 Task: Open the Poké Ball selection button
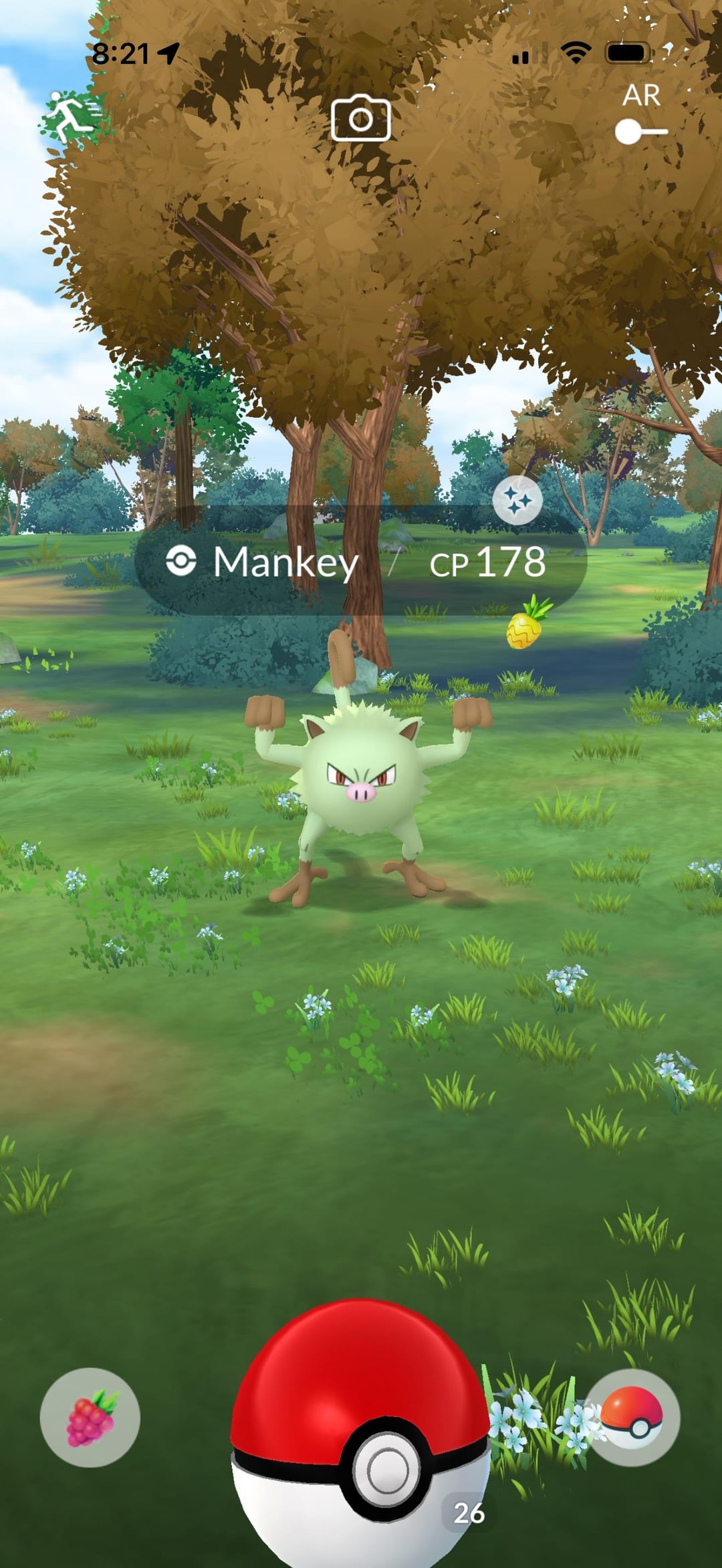pos(632,1417)
